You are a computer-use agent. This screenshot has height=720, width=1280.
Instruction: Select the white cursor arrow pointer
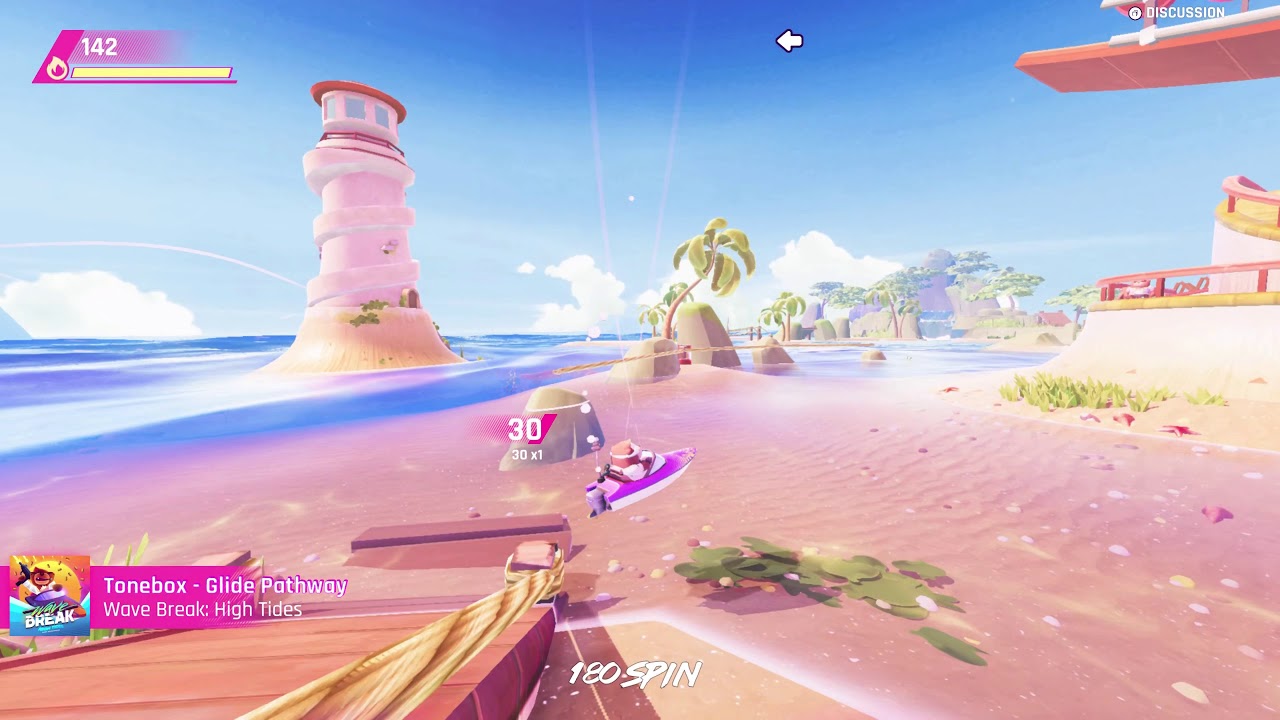(x=790, y=41)
